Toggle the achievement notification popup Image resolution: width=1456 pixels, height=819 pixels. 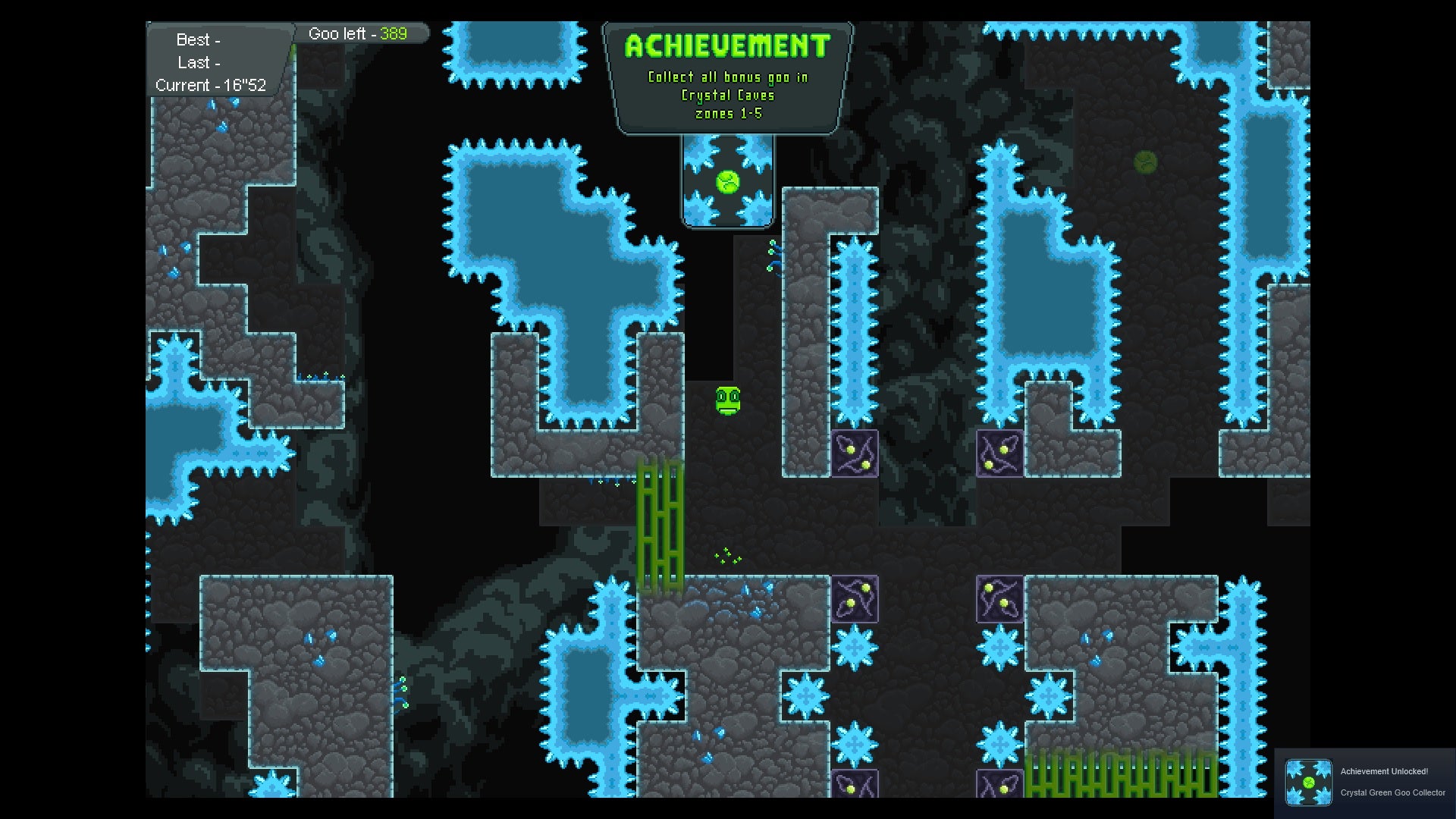1365,781
